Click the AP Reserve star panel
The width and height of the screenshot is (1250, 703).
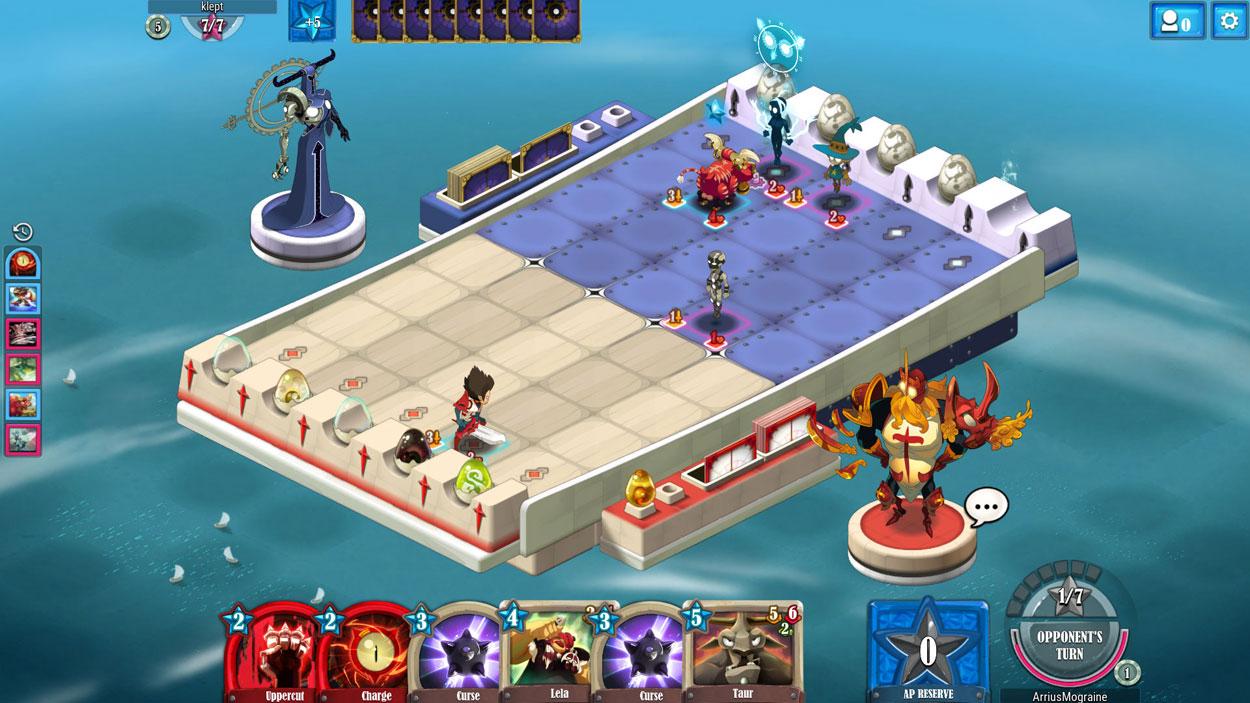click(x=927, y=650)
